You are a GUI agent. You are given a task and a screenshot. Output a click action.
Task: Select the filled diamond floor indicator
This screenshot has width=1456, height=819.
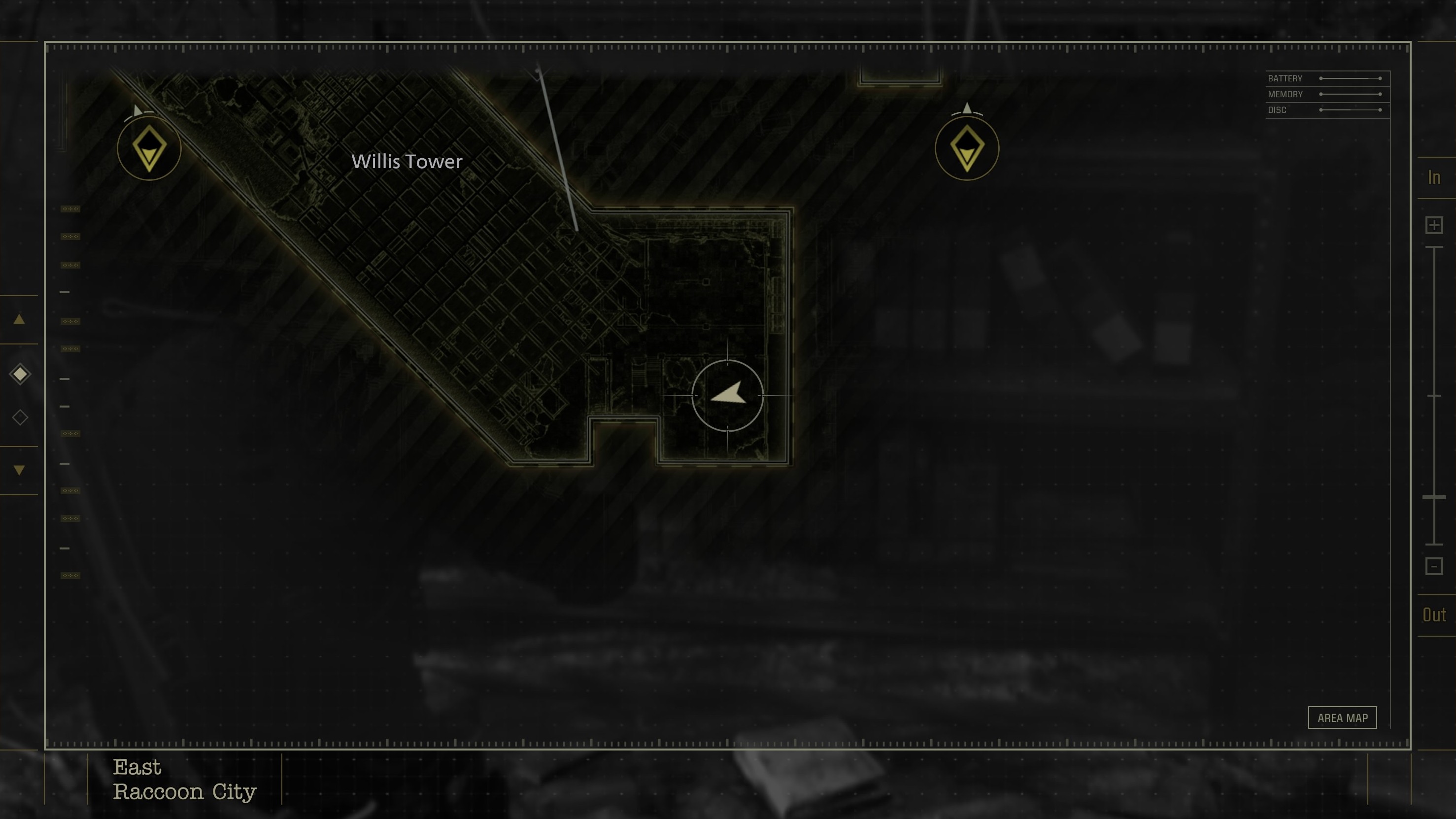tap(20, 373)
